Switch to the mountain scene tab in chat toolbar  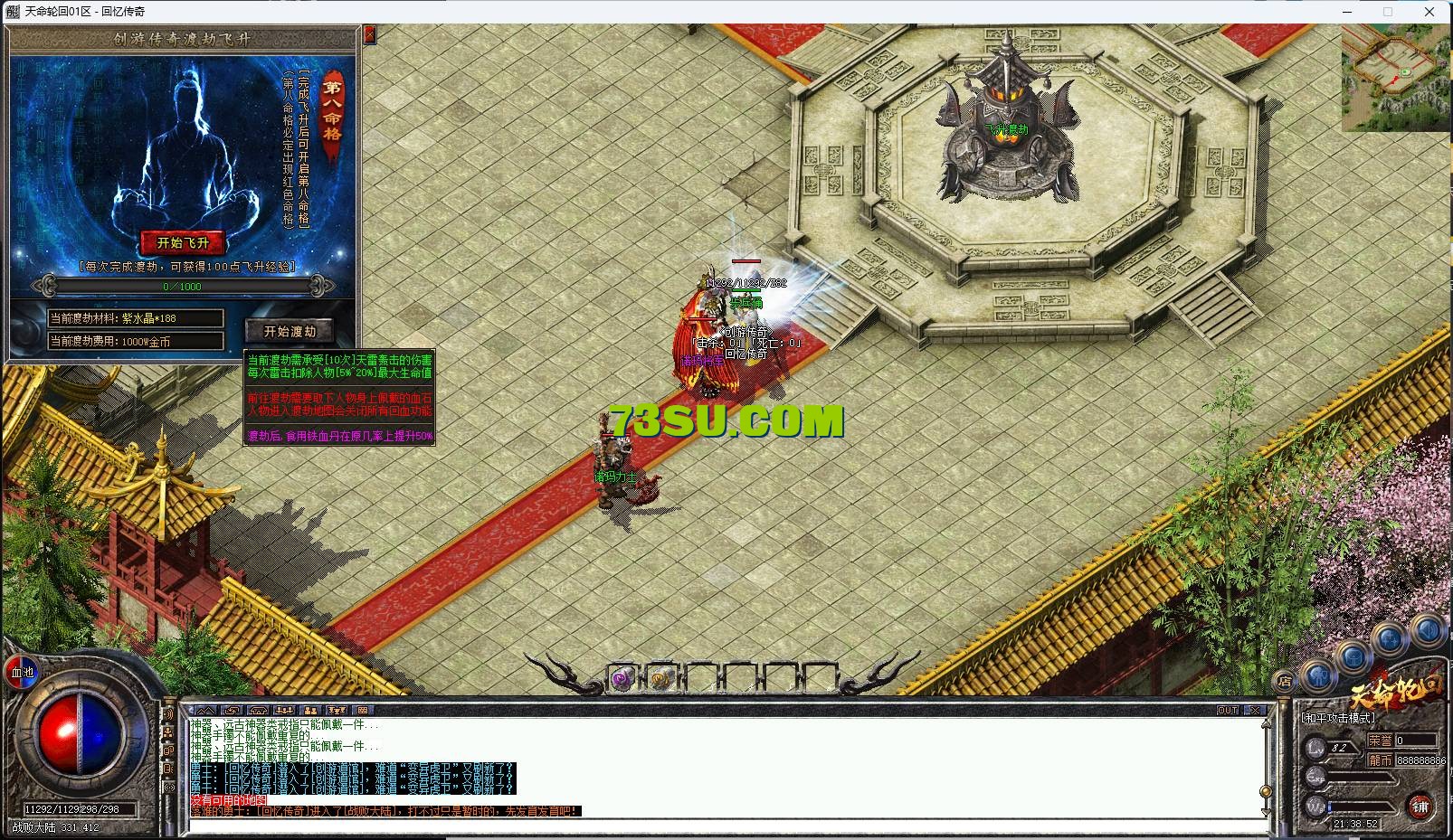pos(206,709)
